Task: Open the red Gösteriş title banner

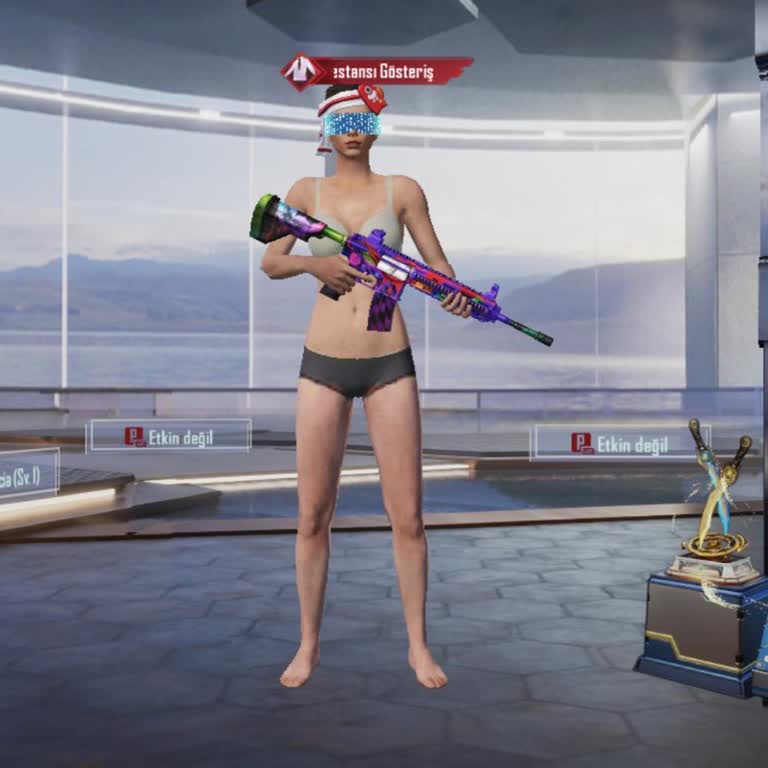Action: coord(378,72)
